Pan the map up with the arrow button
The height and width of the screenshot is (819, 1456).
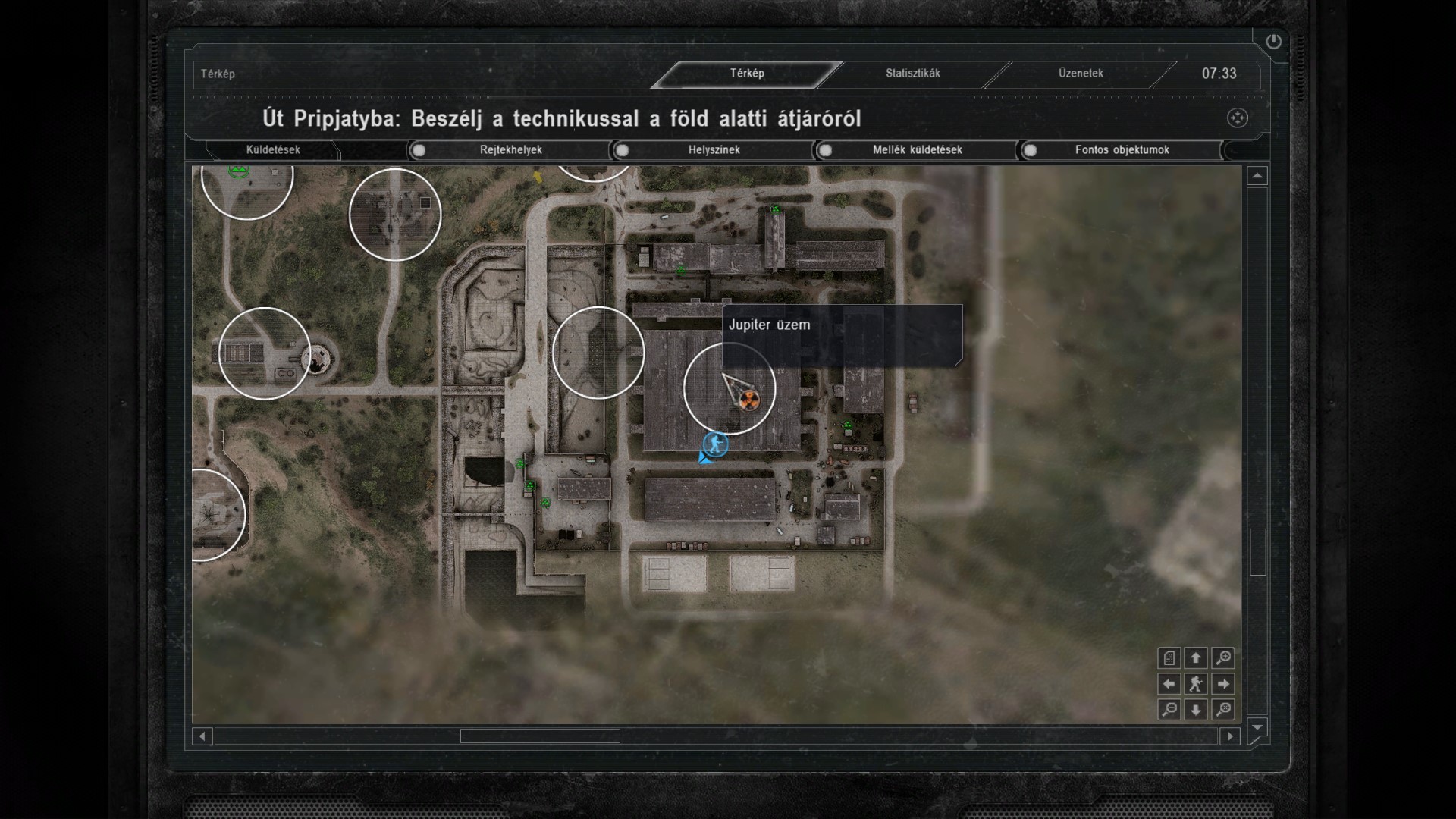1196,658
